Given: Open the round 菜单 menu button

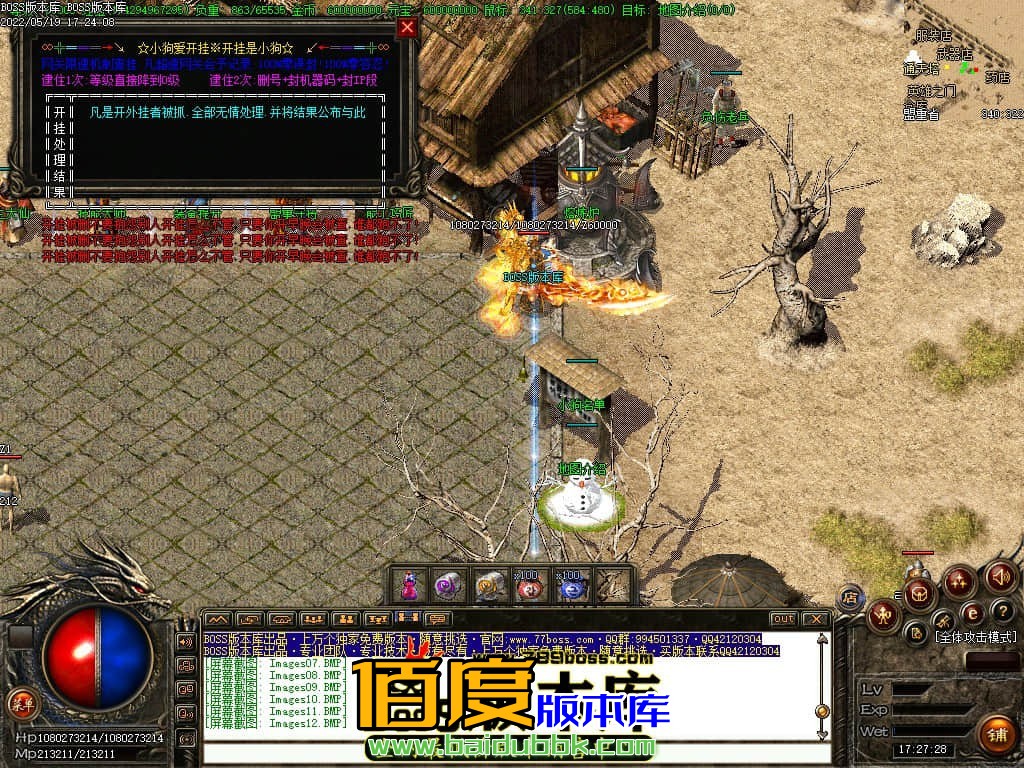Looking at the screenshot, I should coord(20,703).
